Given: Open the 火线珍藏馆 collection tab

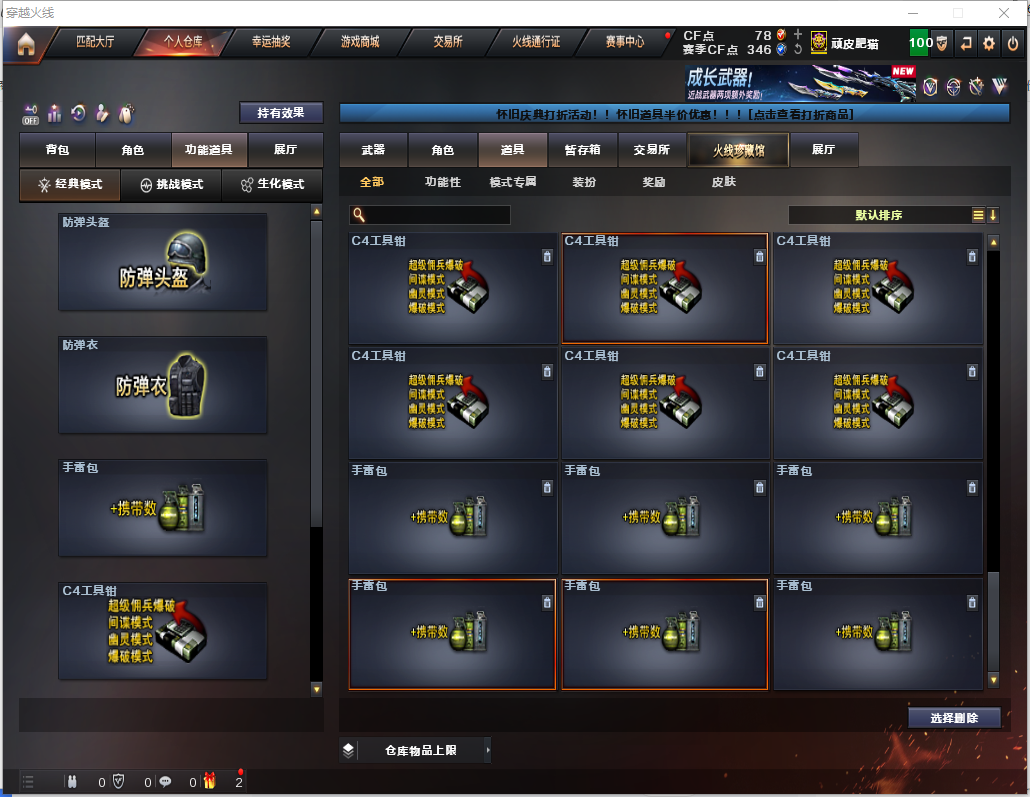Looking at the screenshot, I should tap(738, 150).
